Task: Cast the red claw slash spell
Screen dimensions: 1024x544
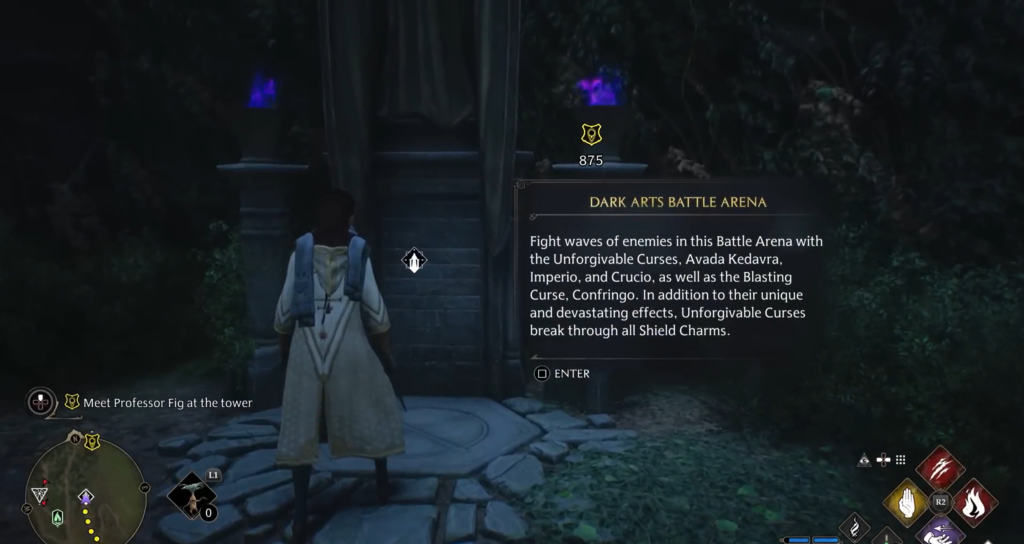Action: click(x=940, y=468)
